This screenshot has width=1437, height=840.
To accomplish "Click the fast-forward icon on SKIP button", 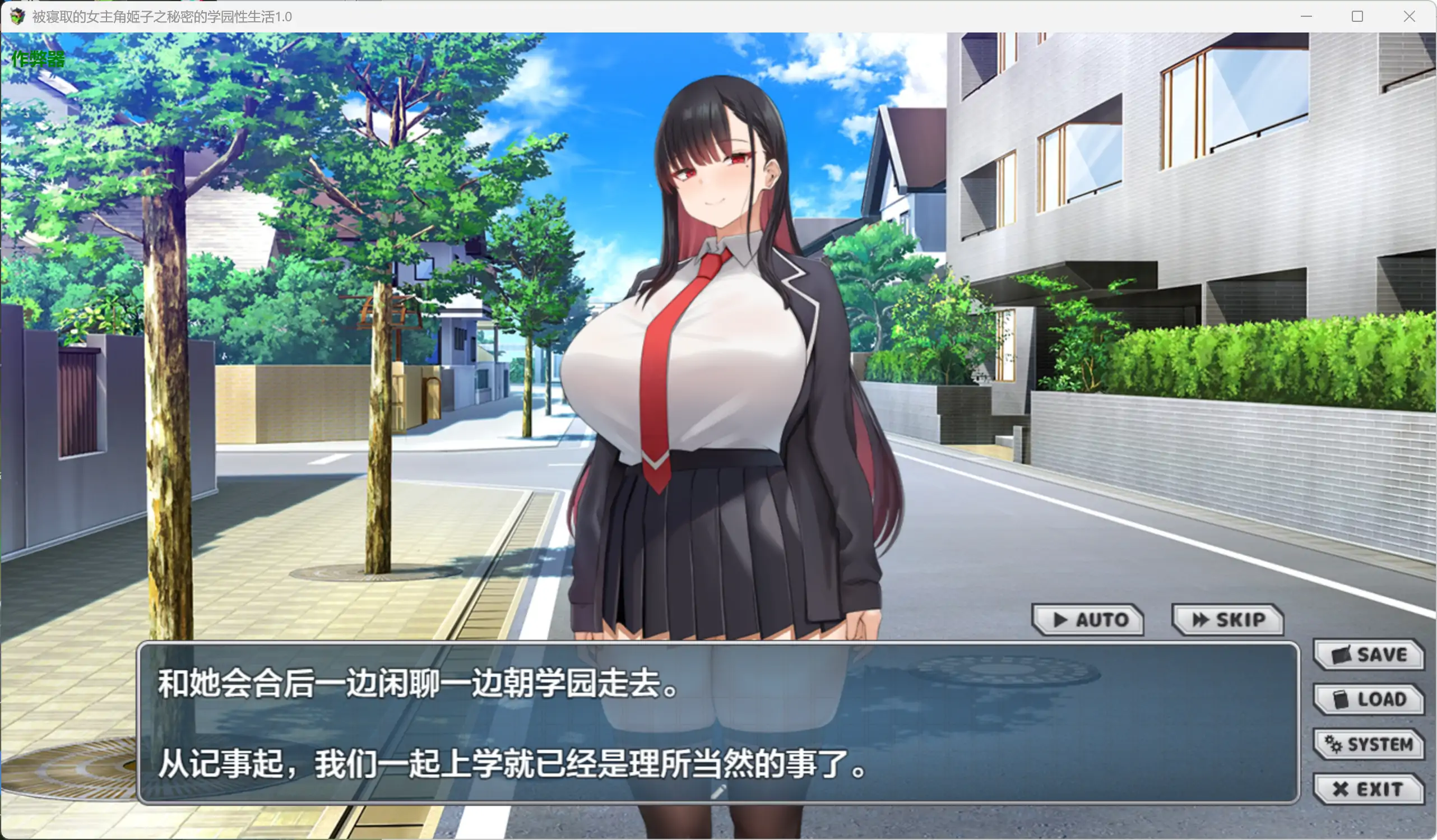I will [1201, 620].
